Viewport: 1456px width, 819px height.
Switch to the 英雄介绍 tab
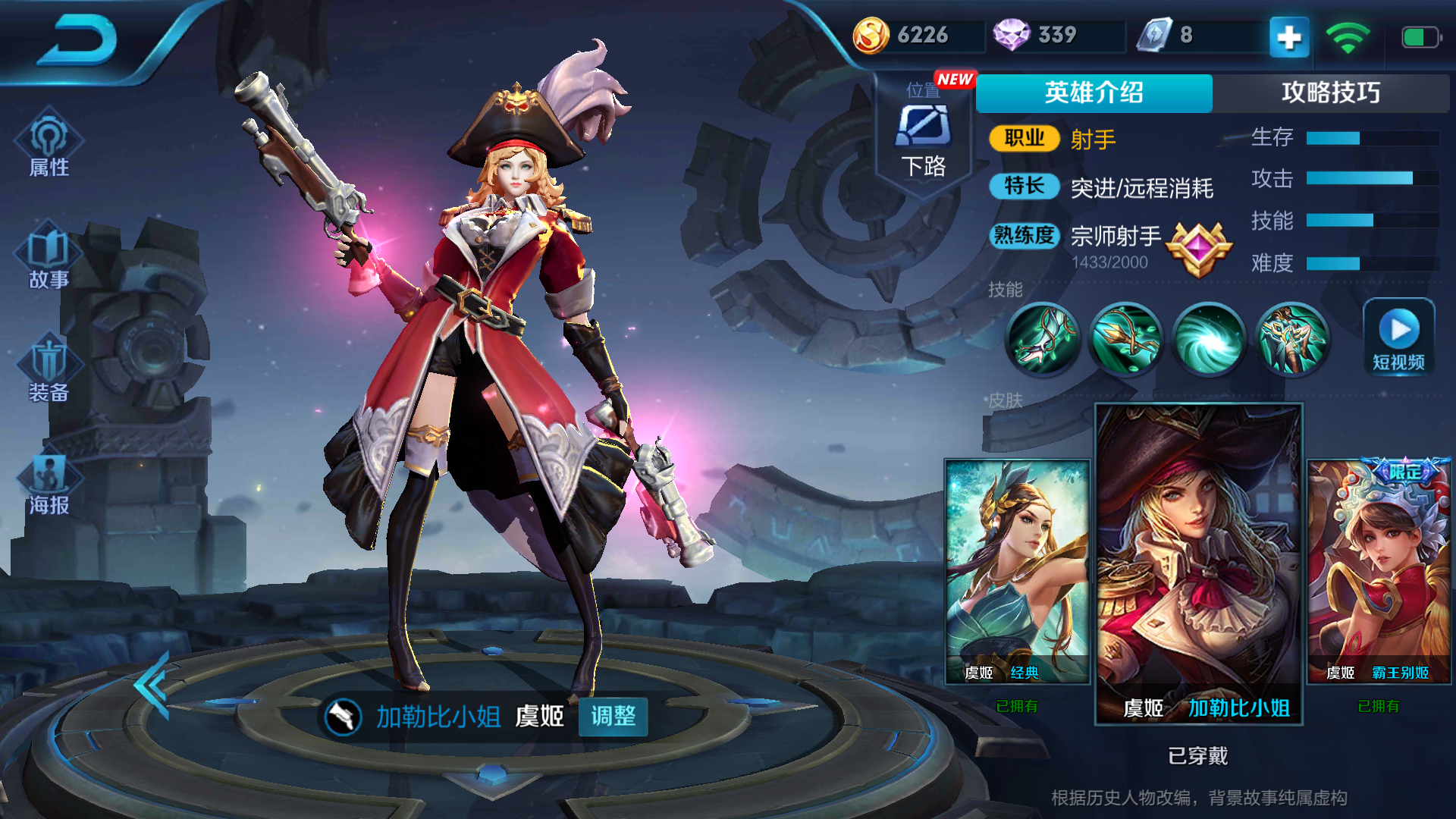coord(1094,93)
